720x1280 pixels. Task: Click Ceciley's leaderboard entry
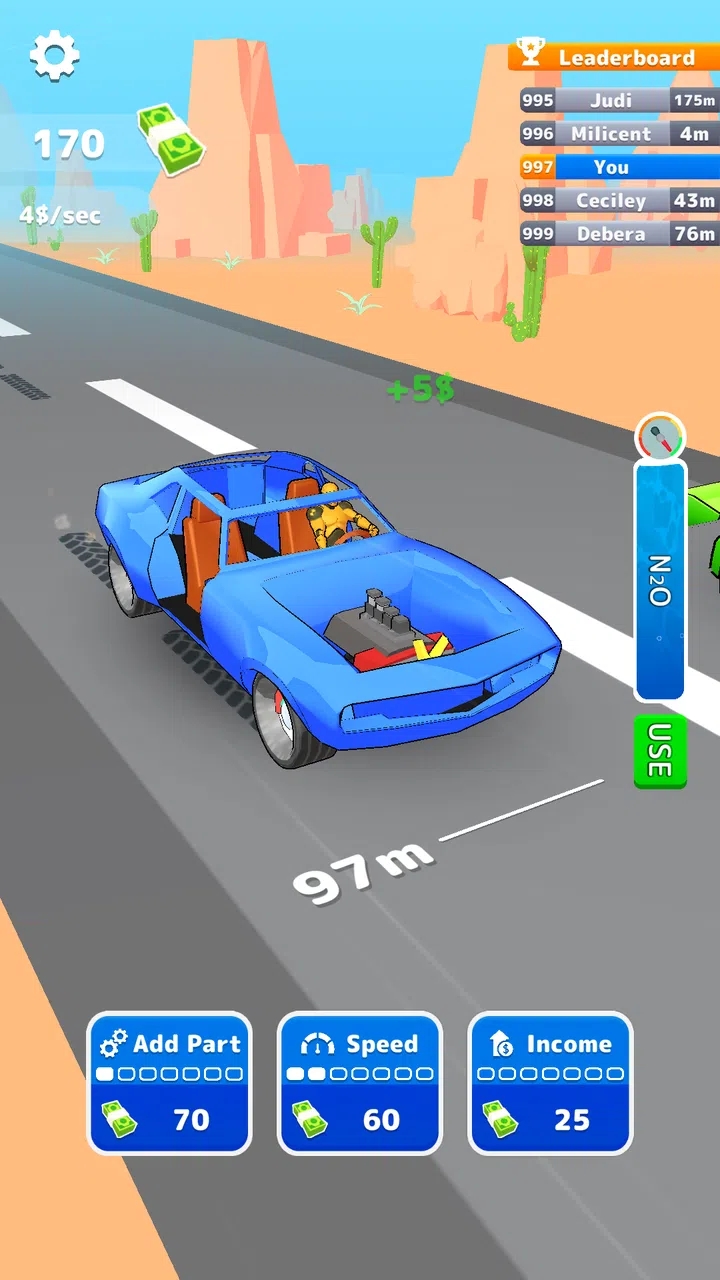coord(619,201)
